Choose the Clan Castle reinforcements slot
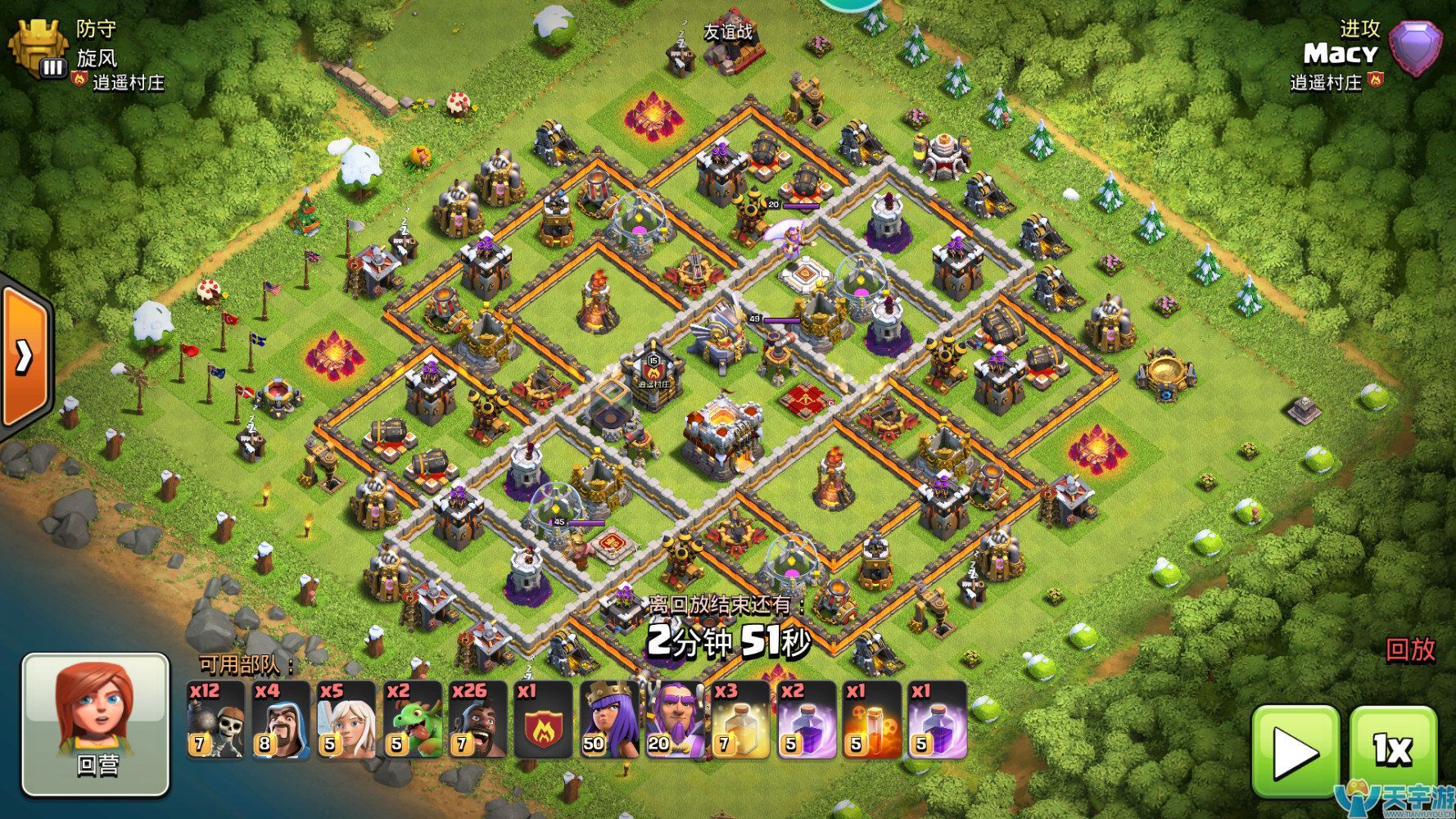 (544, 720)
